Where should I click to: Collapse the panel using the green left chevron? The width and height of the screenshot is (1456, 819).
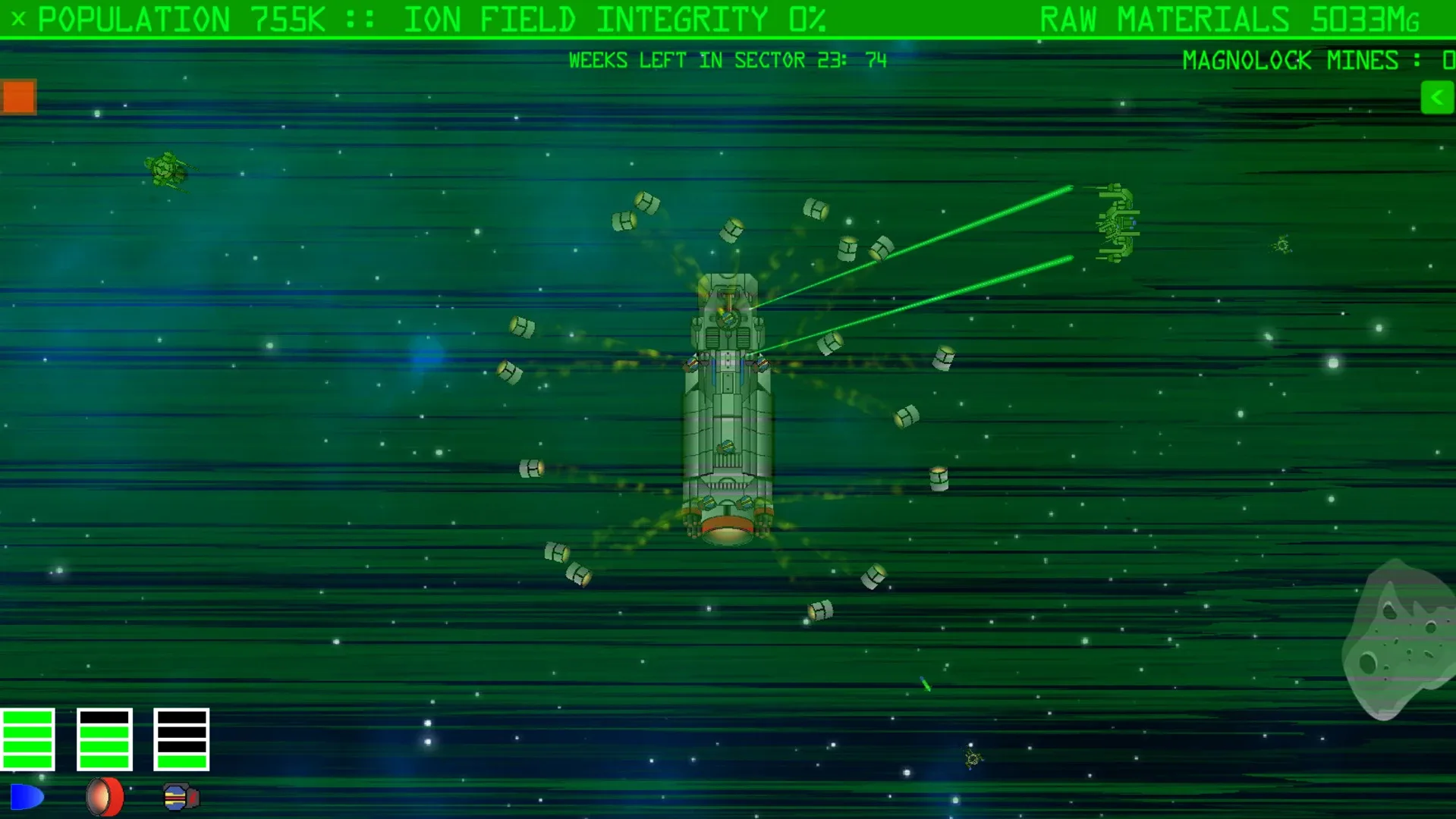click(x=1436, y=97)
